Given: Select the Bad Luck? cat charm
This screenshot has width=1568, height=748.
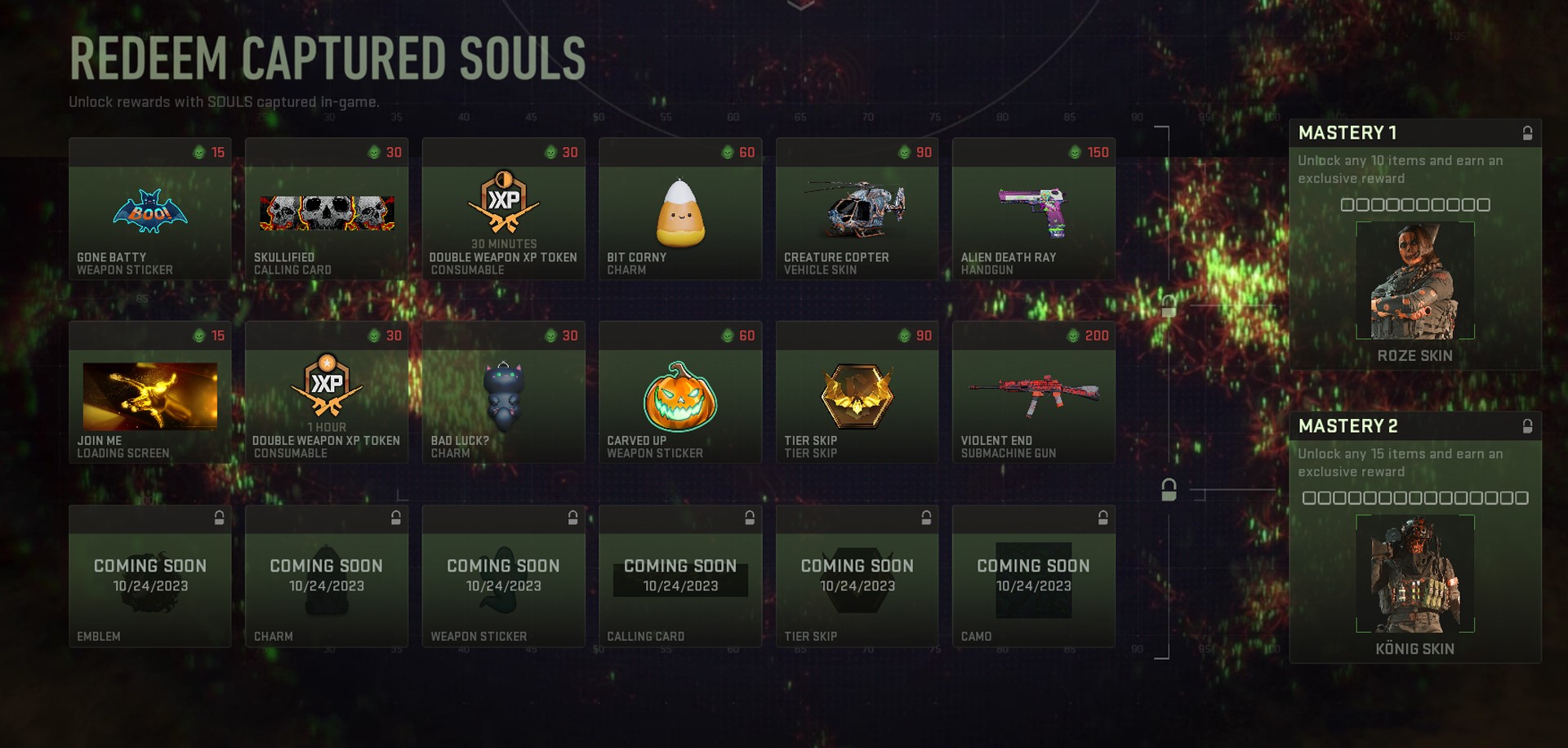Looking at the screenshot, I should point(503,392).
